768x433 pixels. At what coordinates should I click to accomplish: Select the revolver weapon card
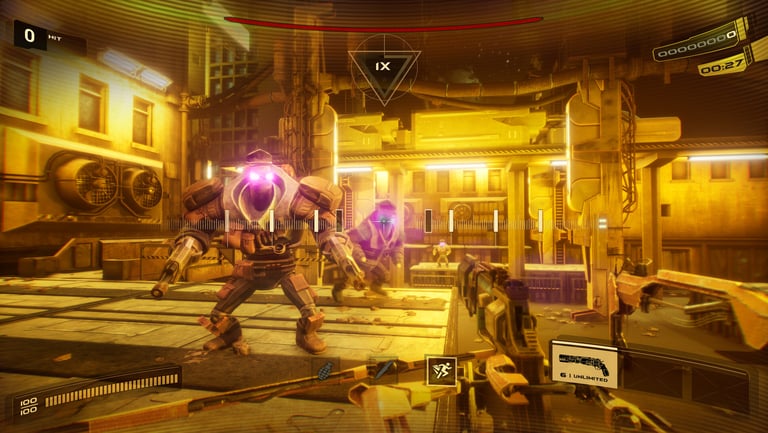tap(584, 364)
